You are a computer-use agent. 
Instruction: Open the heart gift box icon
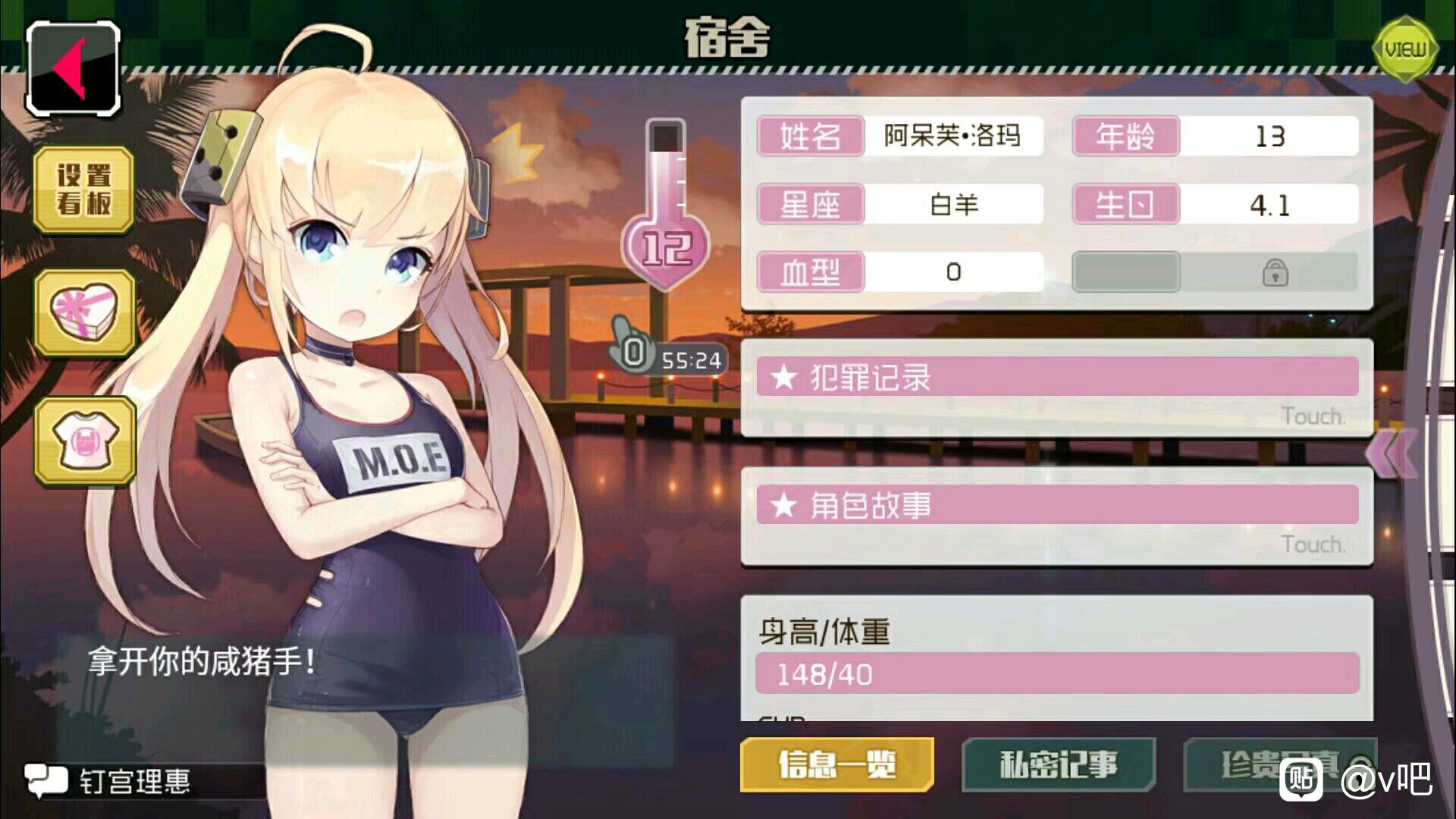tap(84, 312)
